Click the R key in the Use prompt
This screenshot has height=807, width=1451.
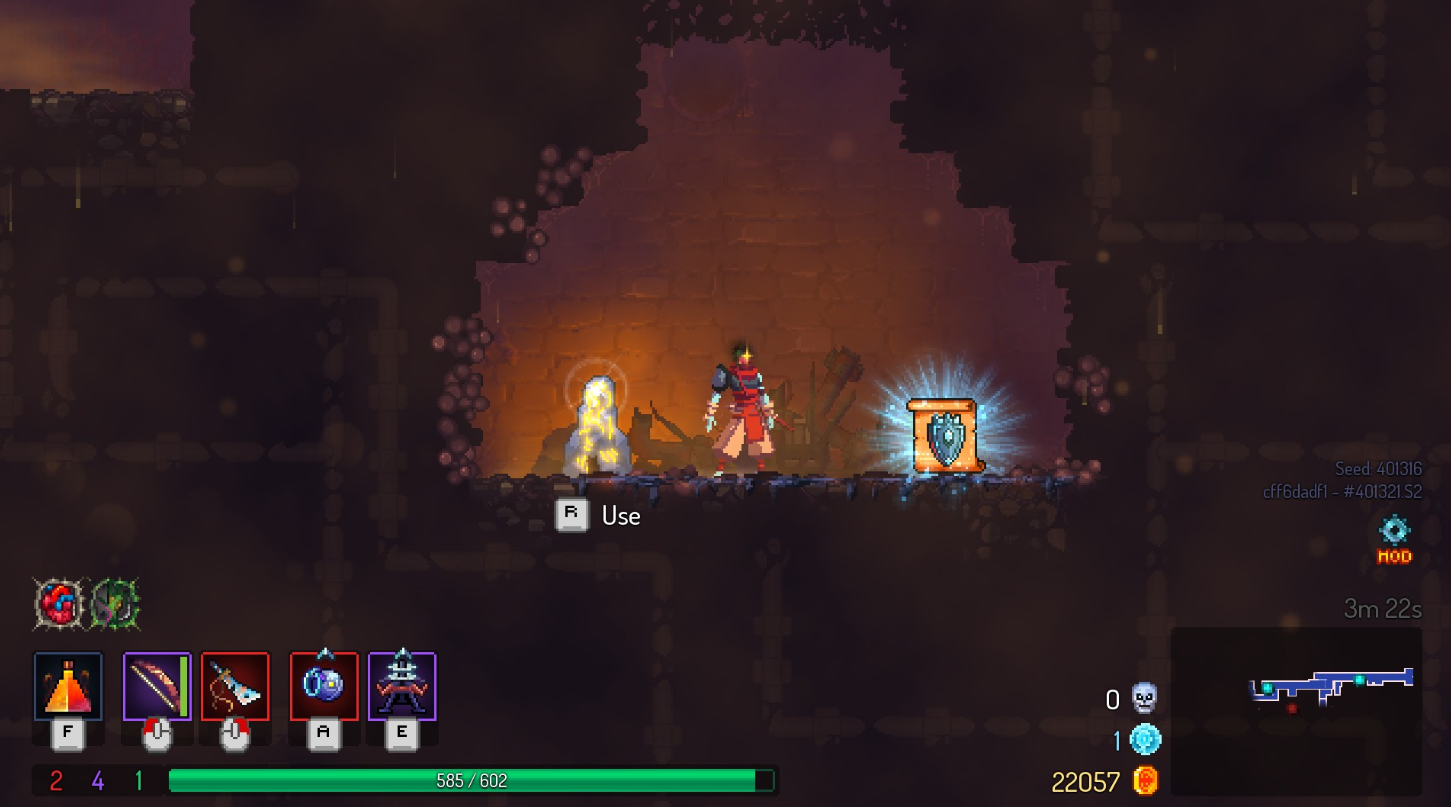pos(571,514)
